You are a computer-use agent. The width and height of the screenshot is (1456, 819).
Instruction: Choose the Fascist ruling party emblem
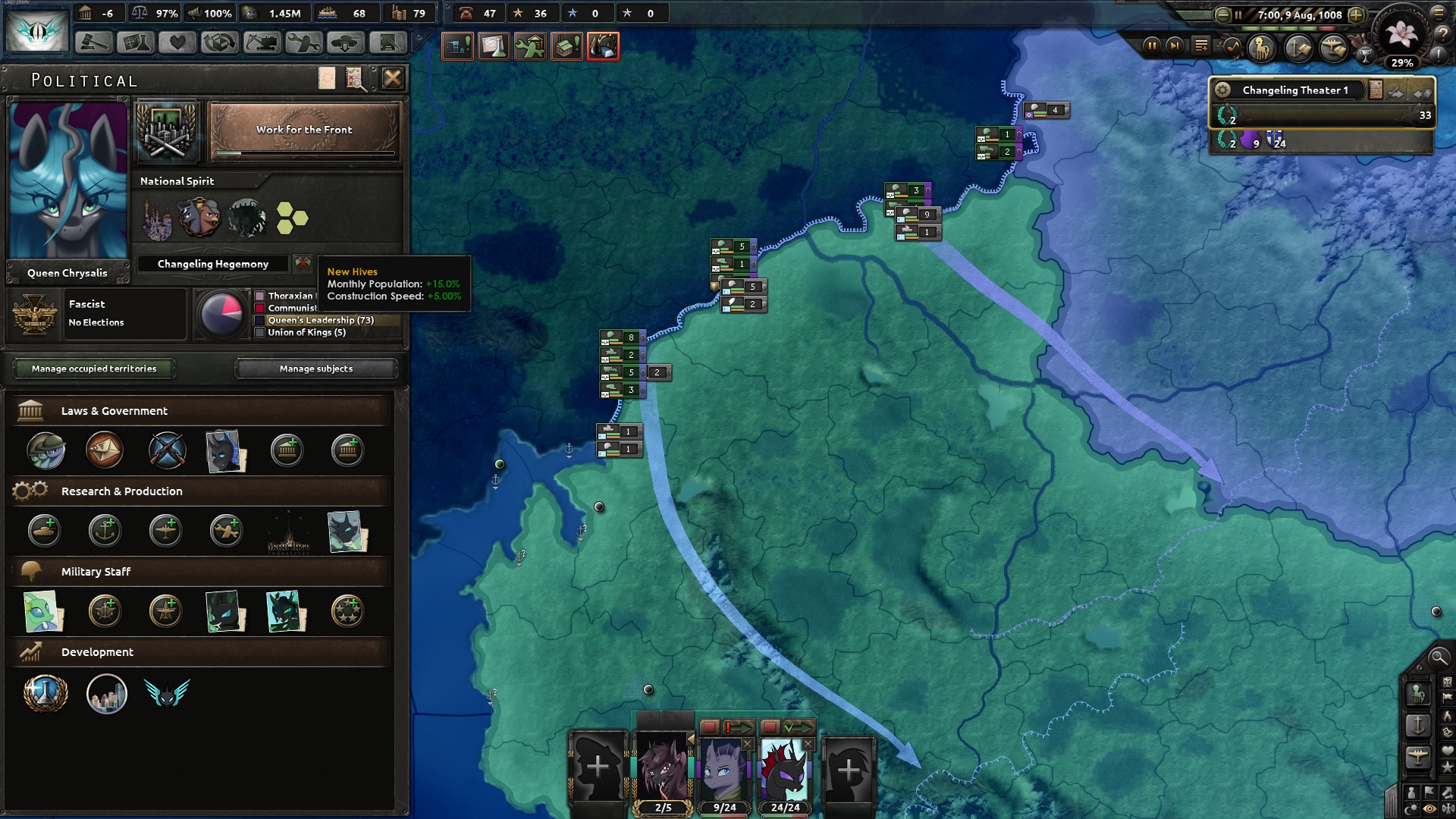[x=34, y=313]
